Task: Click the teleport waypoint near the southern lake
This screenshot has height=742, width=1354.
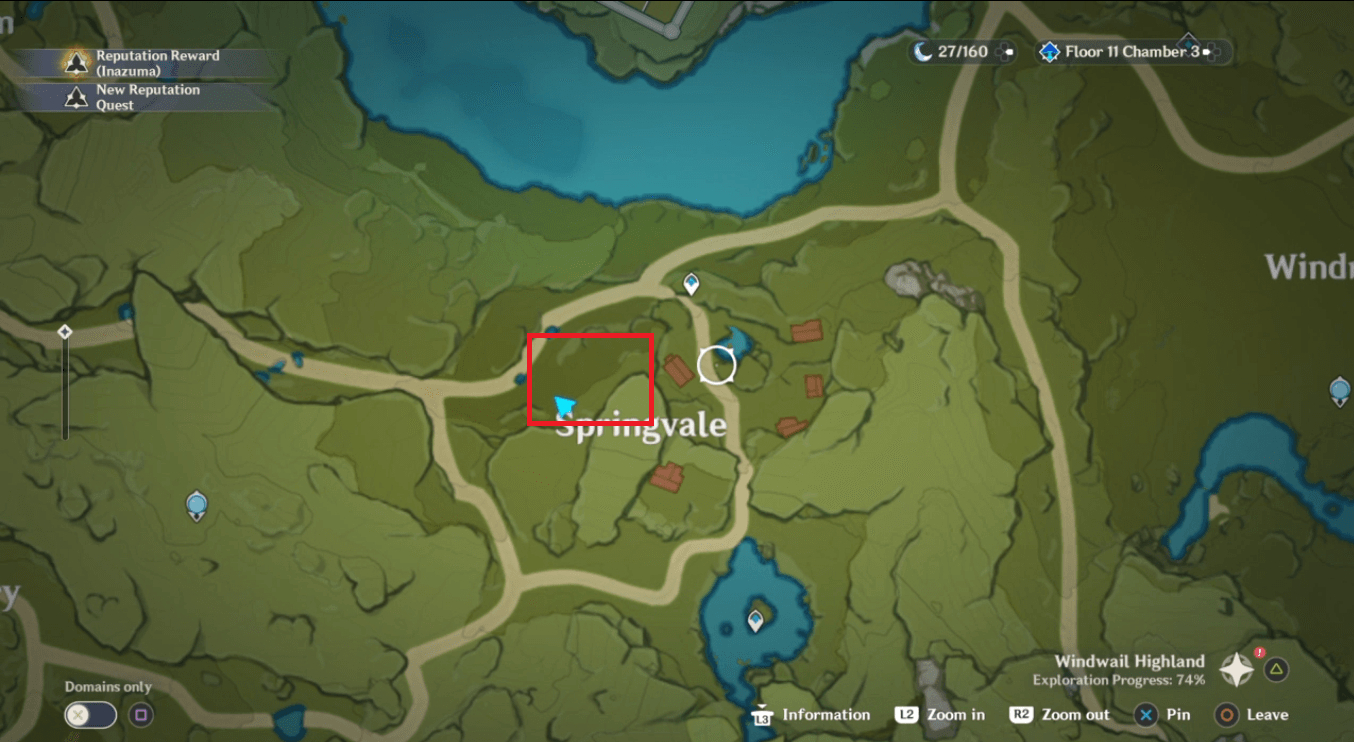Action: click(755, 619)
